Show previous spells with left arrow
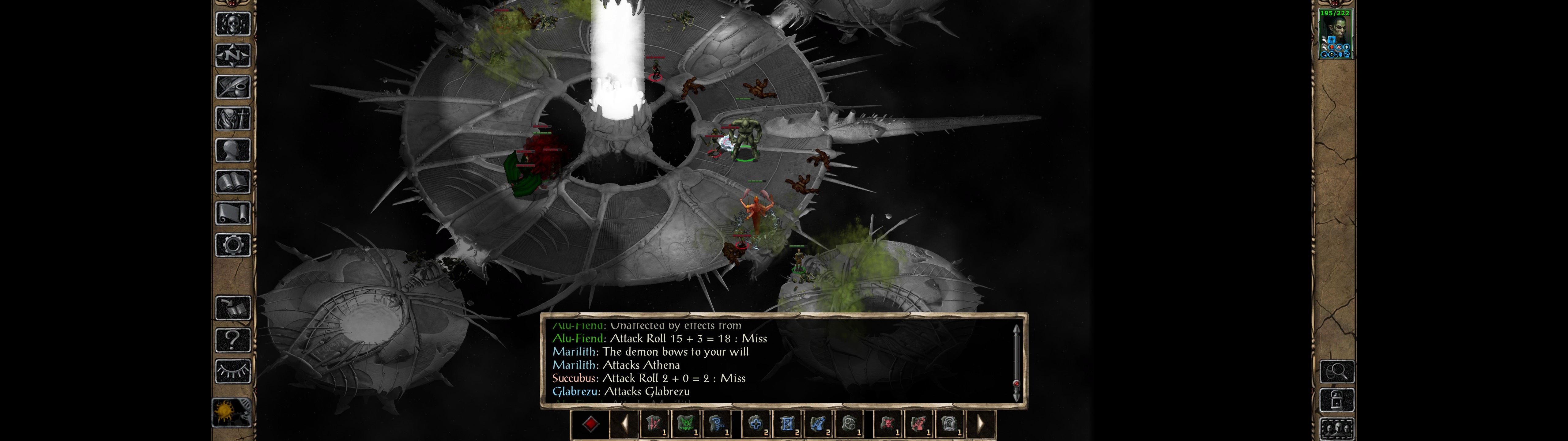Viewport: 1568px width, 441px height. [x=624, y=424]
